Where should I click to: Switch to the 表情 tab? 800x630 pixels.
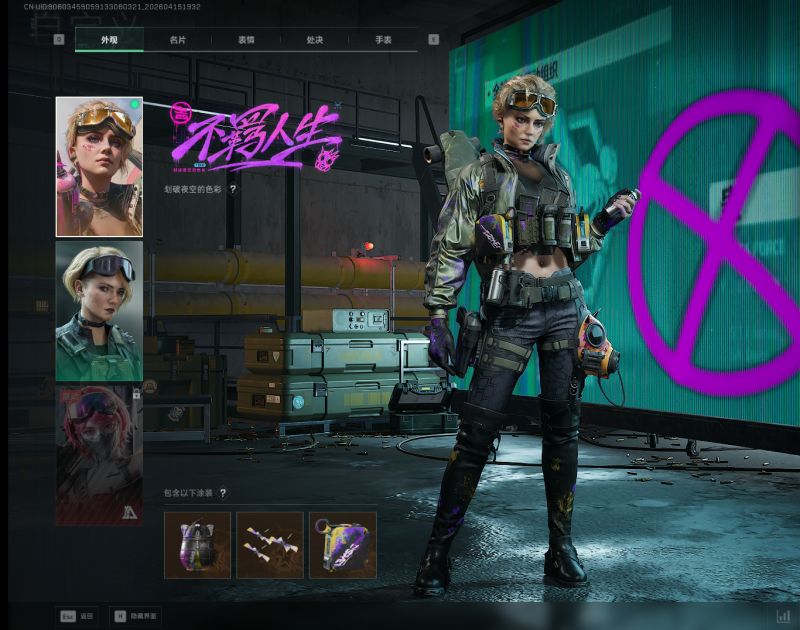click(x=246, y=40)
